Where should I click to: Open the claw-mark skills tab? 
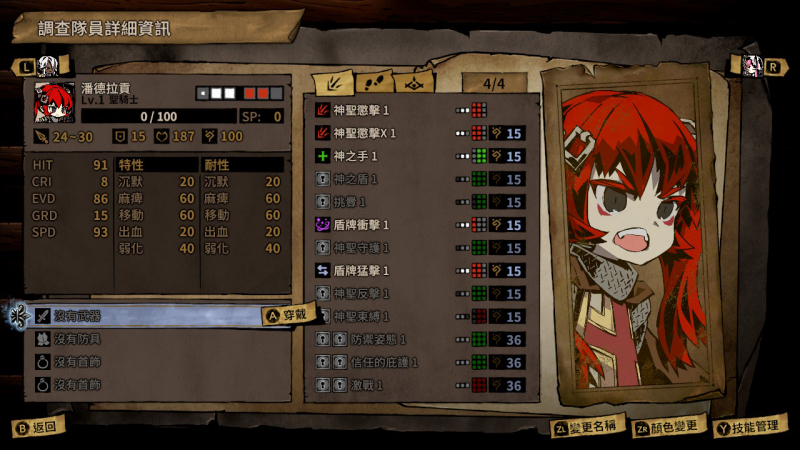pos(332,82)
